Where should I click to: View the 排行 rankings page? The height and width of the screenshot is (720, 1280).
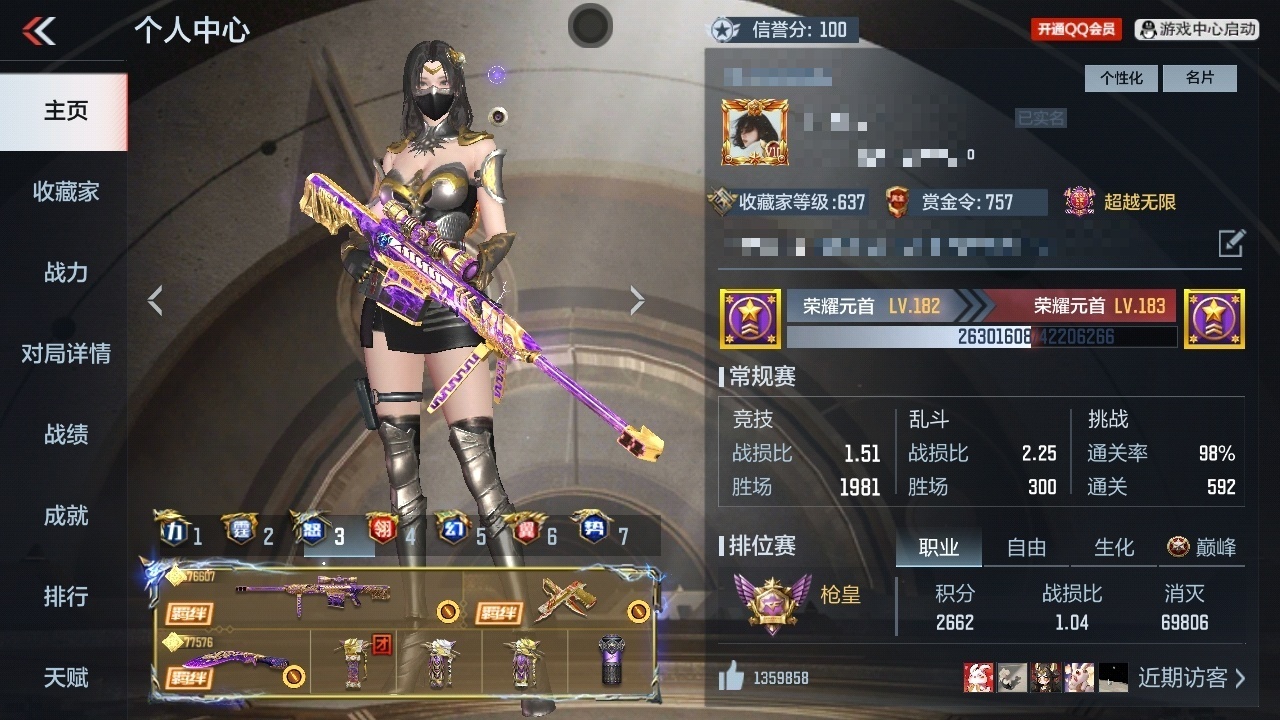(65, 596)
